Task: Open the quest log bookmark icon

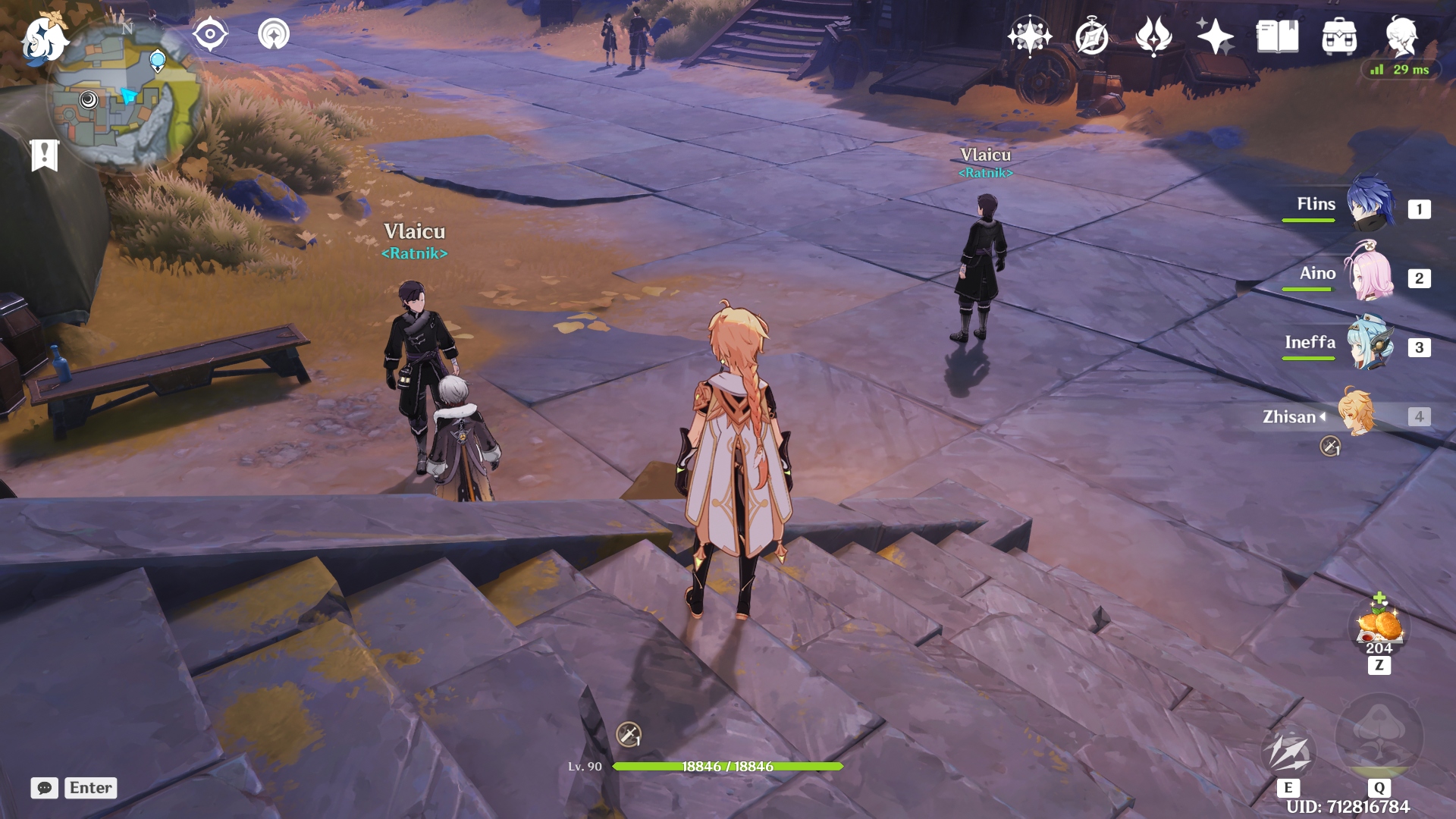Action: click(44, 155)
